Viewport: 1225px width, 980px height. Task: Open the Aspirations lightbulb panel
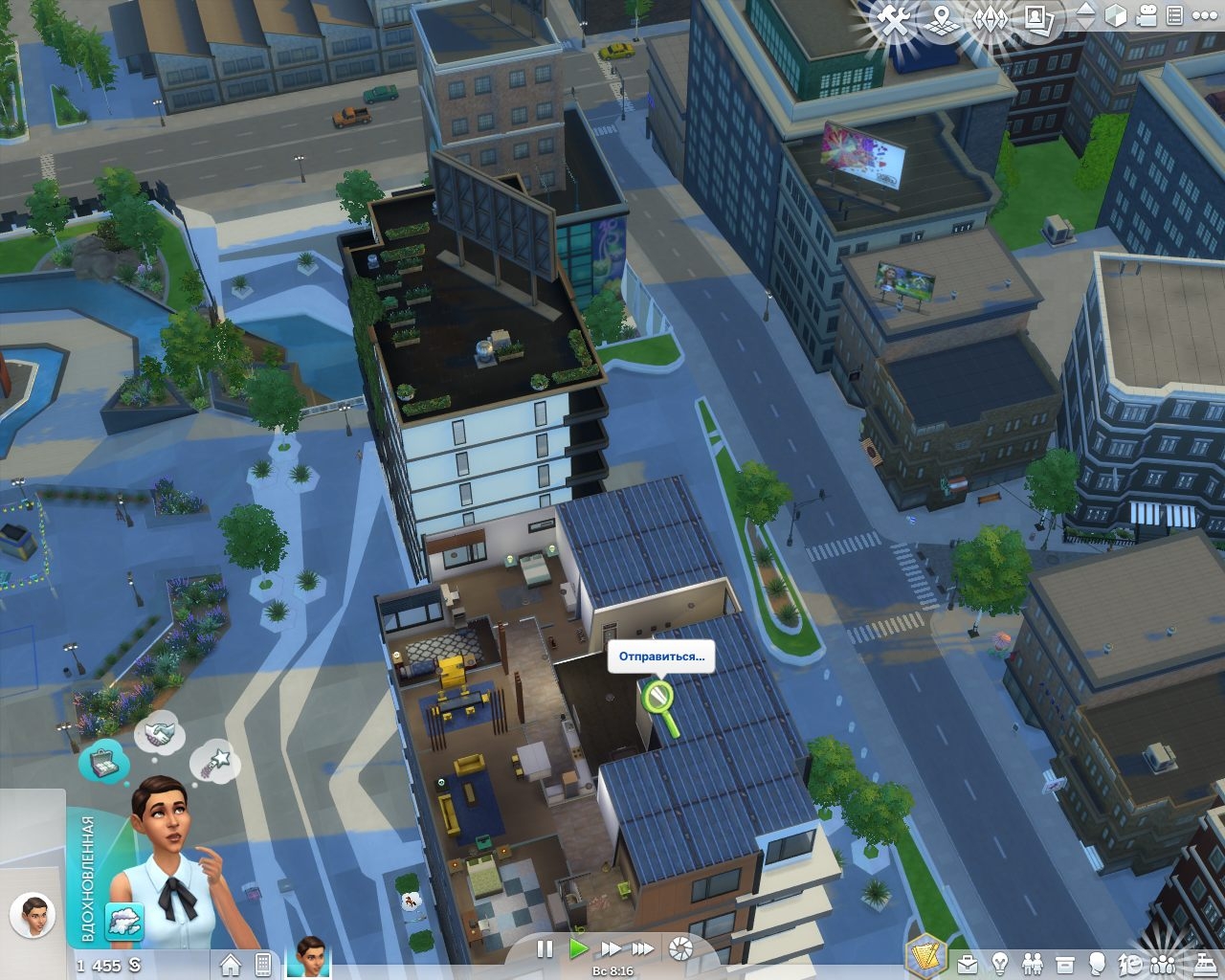coord(1000,962)
